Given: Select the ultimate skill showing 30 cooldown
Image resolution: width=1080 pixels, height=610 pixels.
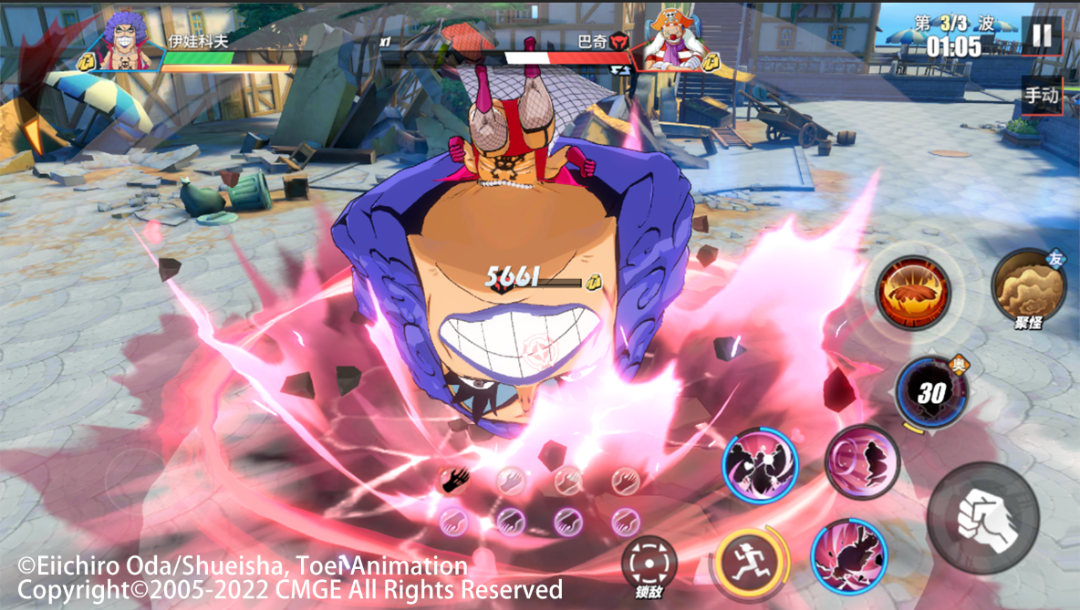Looking at the screenshot, I should pyautogui.click(x=931, y=392).
